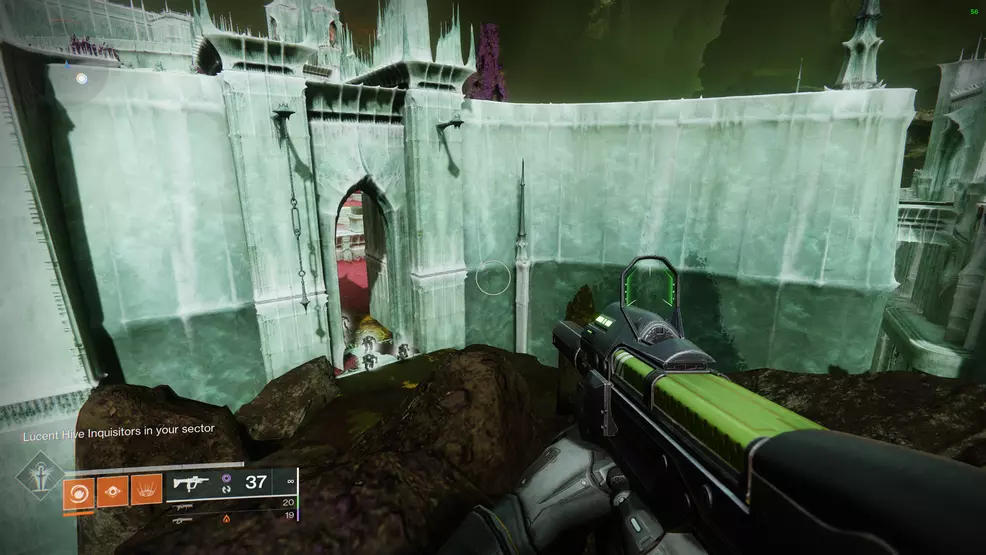The width and height of the screenshot is (986, 555).
Task: Use the swirl grenade ability icon
Action: [78, 490]
